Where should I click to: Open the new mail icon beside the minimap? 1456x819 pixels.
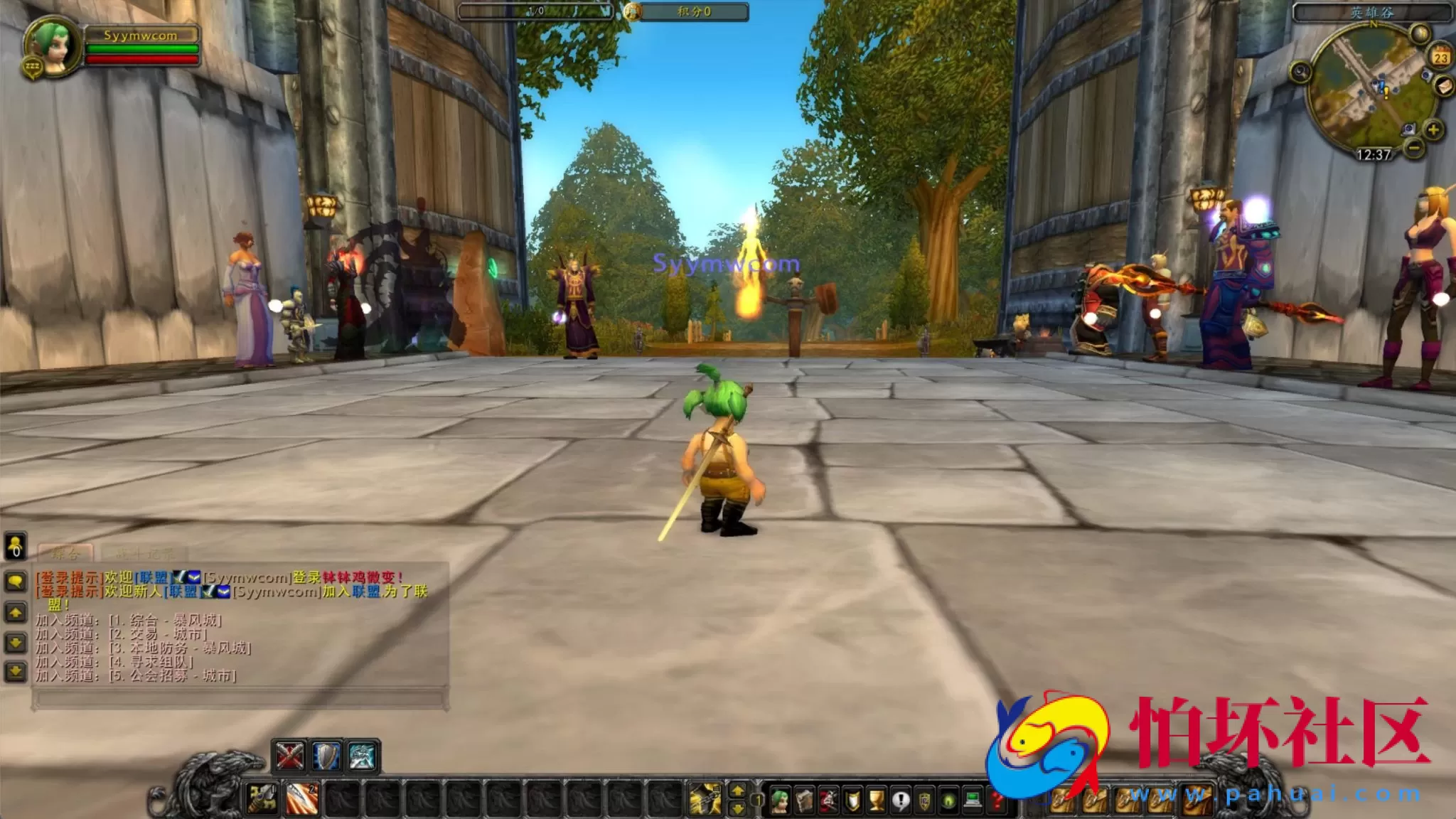tap(1445, 87)
